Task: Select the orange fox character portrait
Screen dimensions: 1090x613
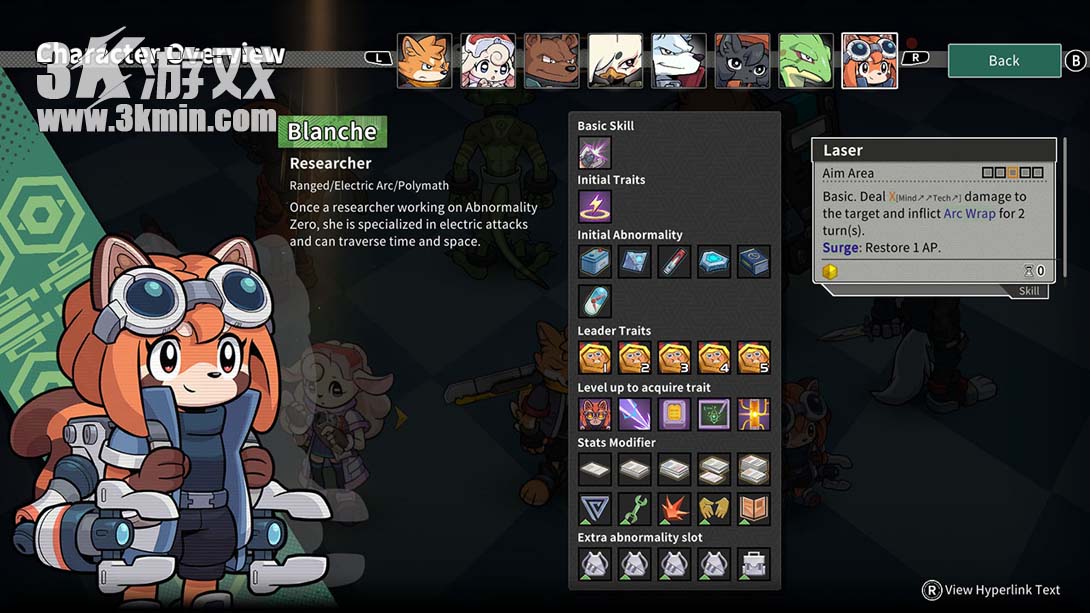Action: 424,61
